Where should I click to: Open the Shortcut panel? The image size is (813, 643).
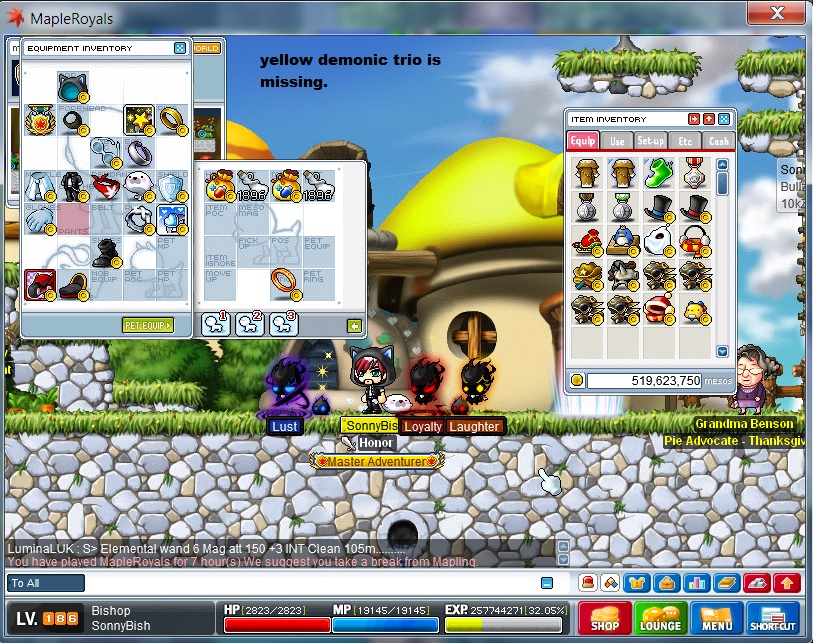click(772, 618)
